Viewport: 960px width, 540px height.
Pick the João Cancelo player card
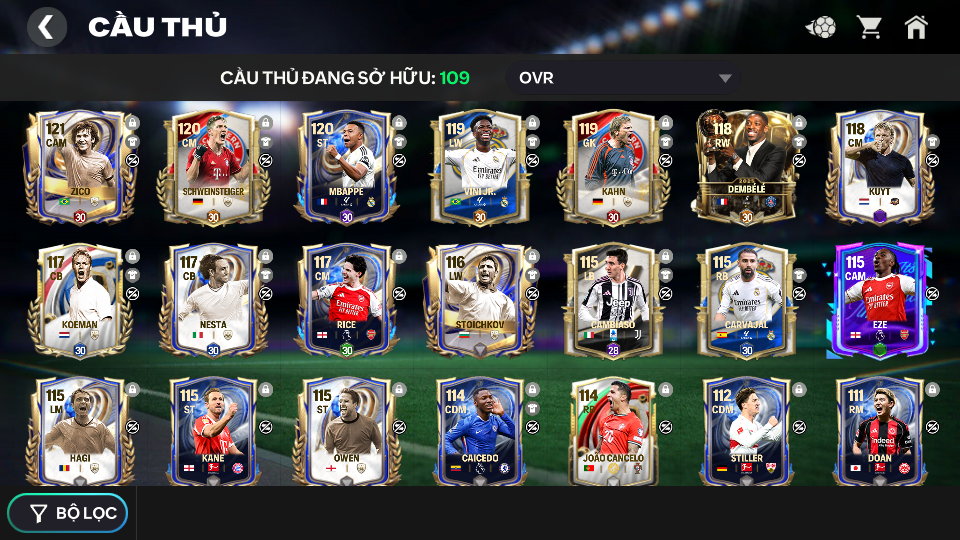(612, 433)
